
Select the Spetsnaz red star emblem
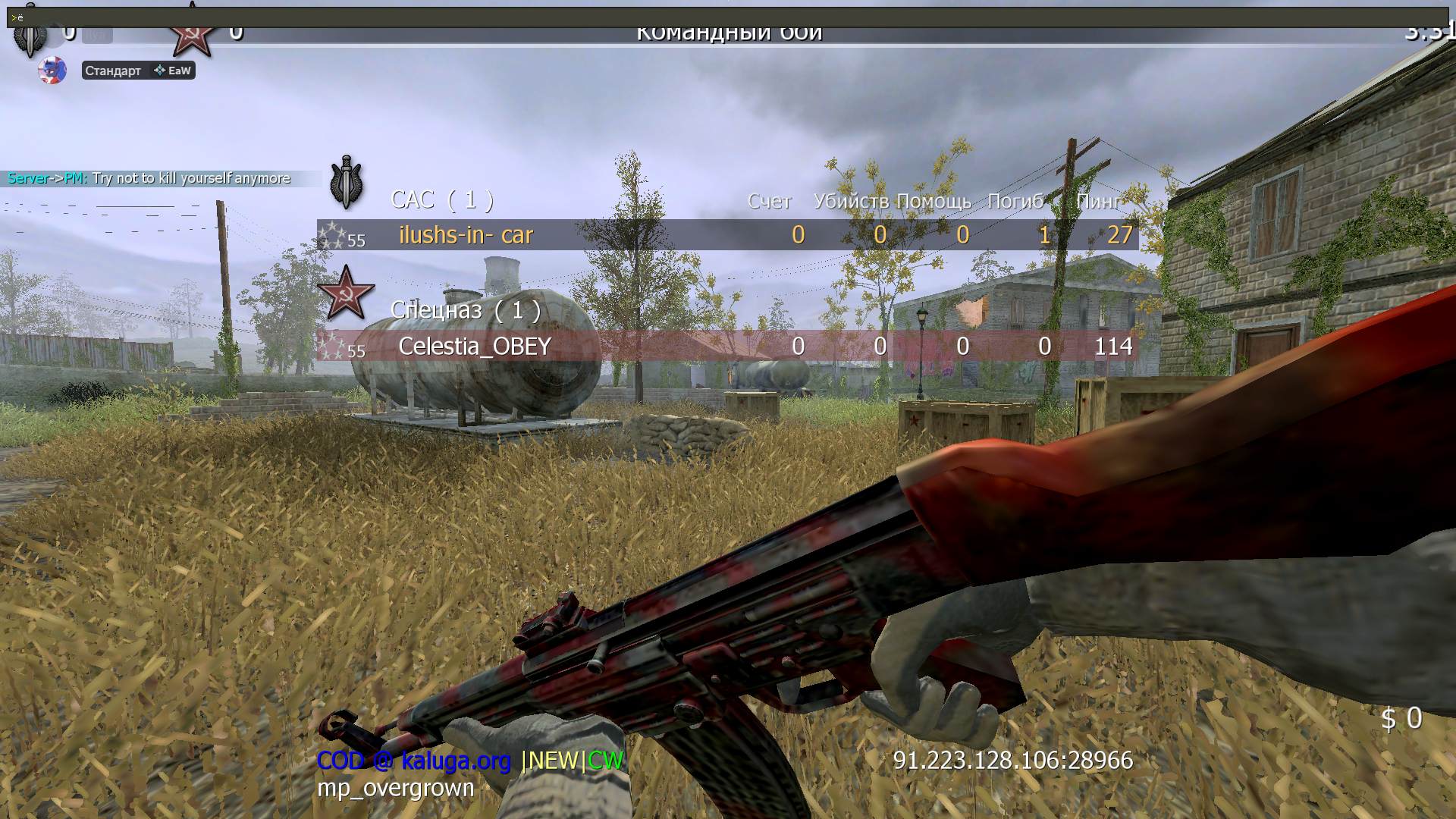pyautogui.click(x=345, y=296)
